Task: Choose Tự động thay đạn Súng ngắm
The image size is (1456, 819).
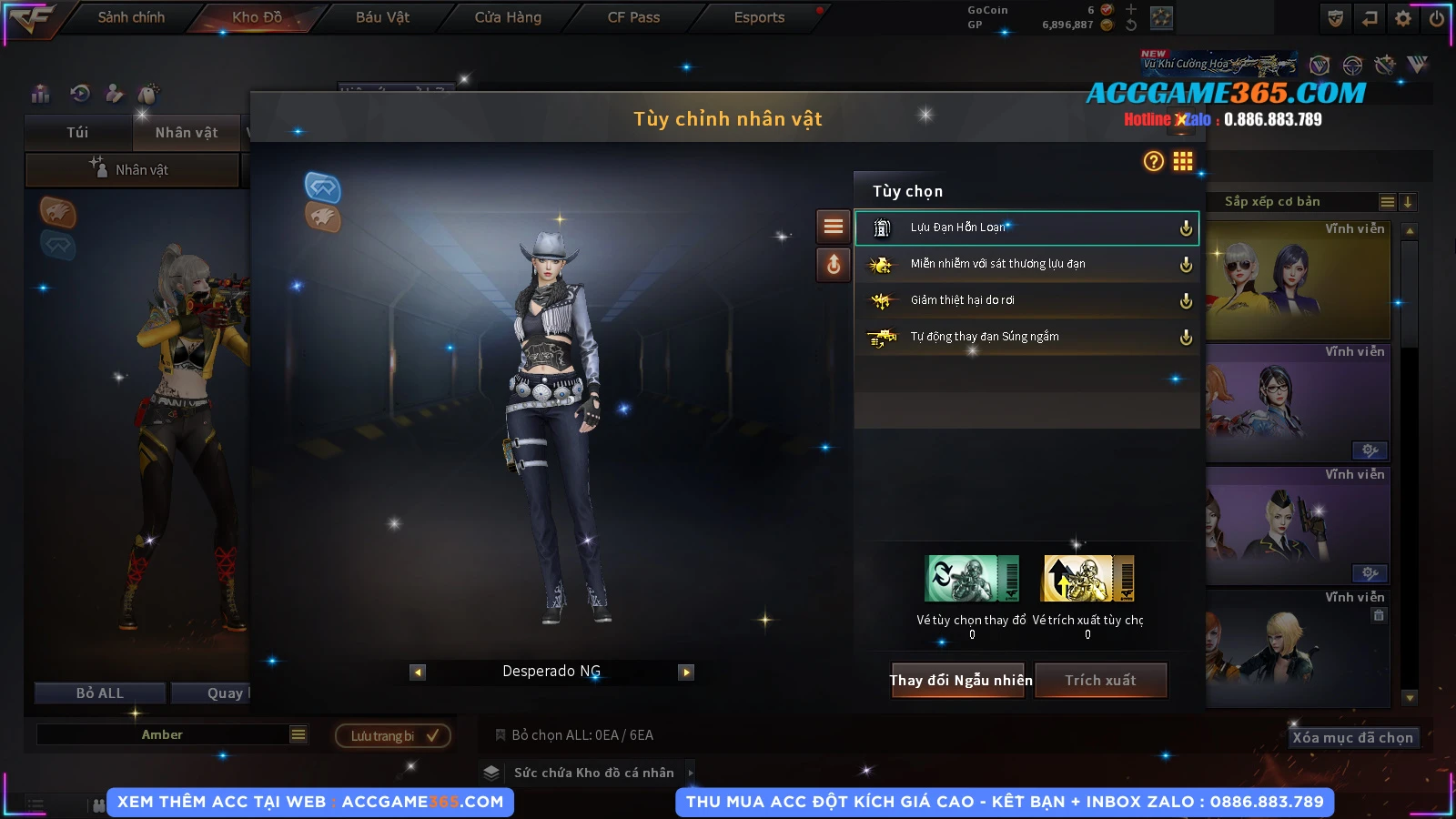Action: (1026, 337)
